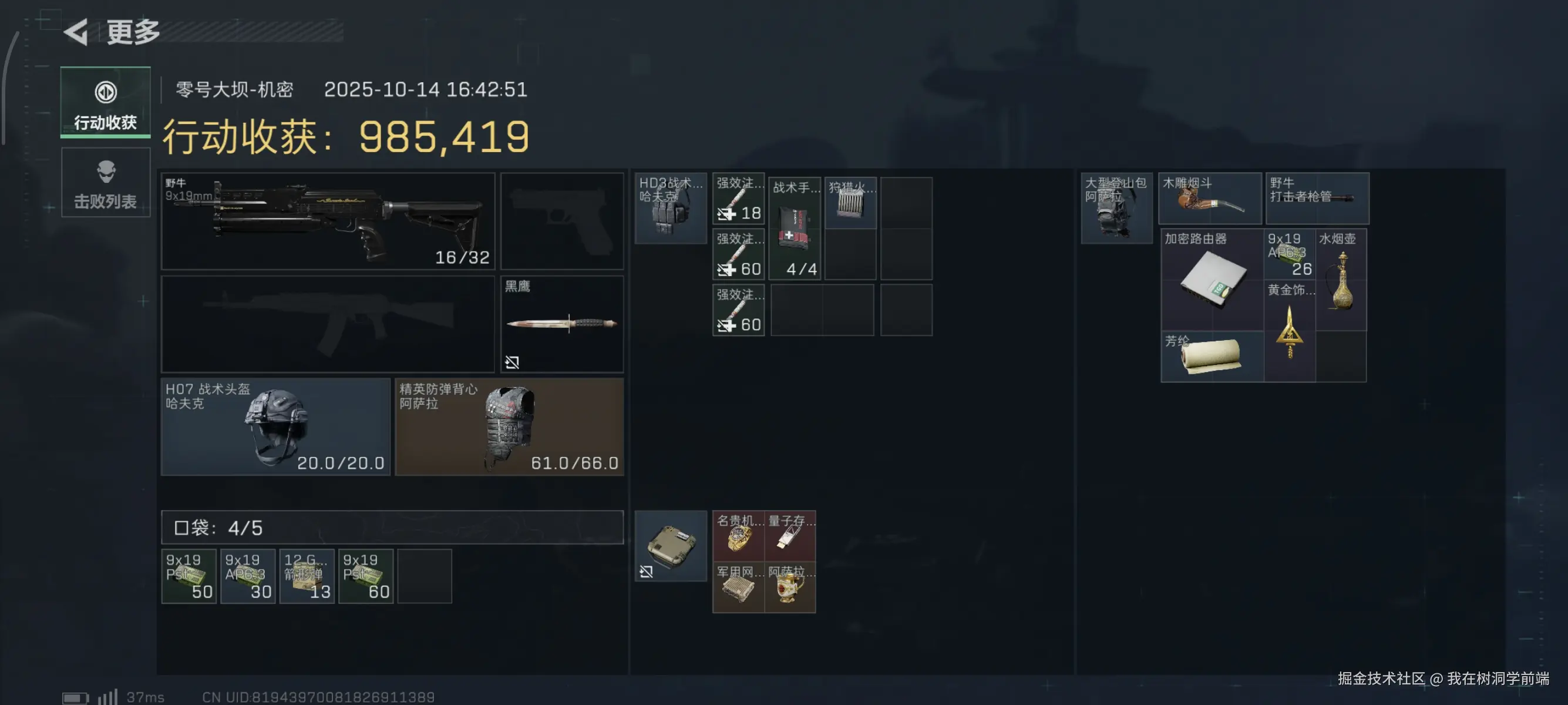1568x705 pixels.
Task: Click the 量子存储 drive item
Action: click(790, 536)
